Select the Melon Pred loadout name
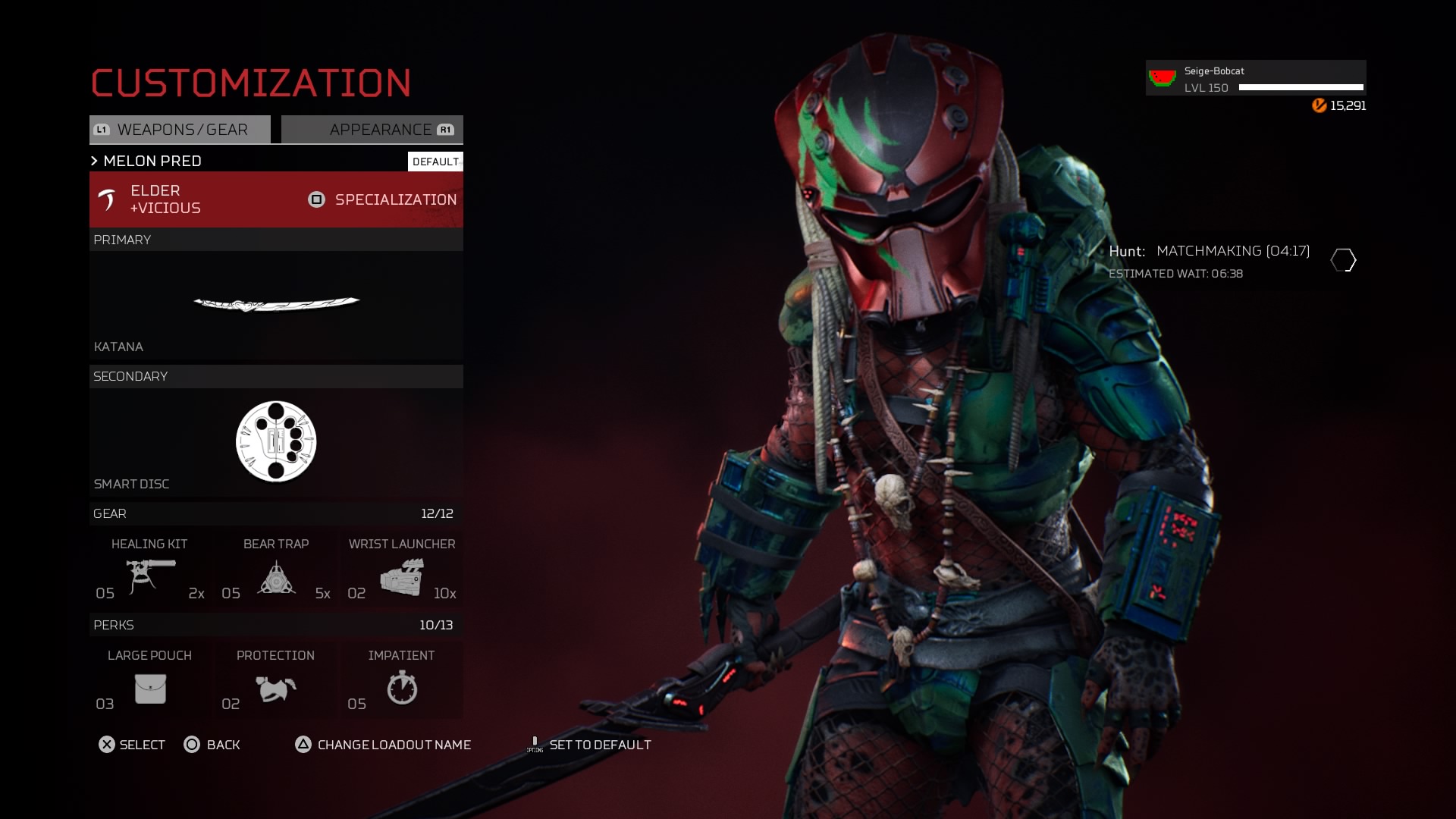This screenshot has height=819, width=1456. (152, 161)
